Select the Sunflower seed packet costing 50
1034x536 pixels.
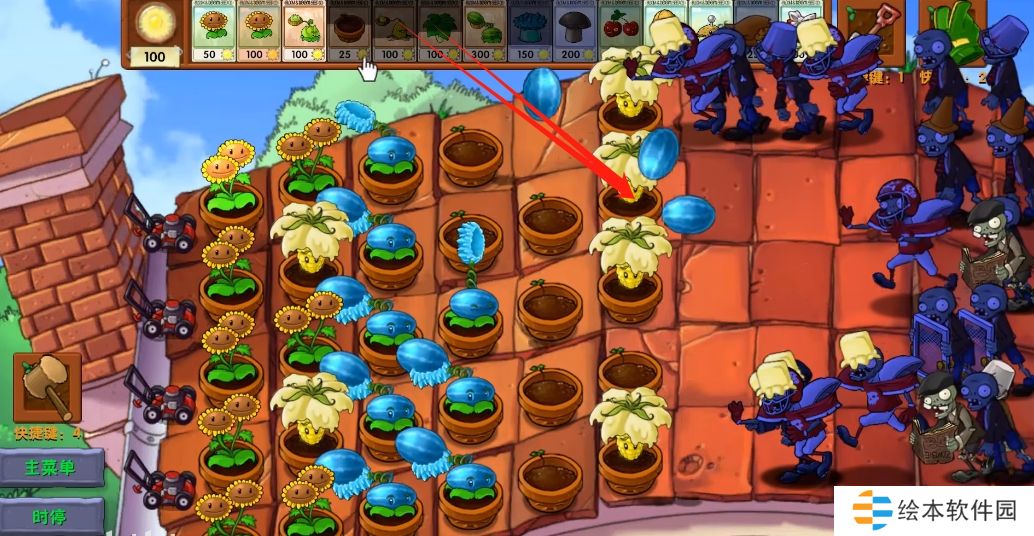213,31
